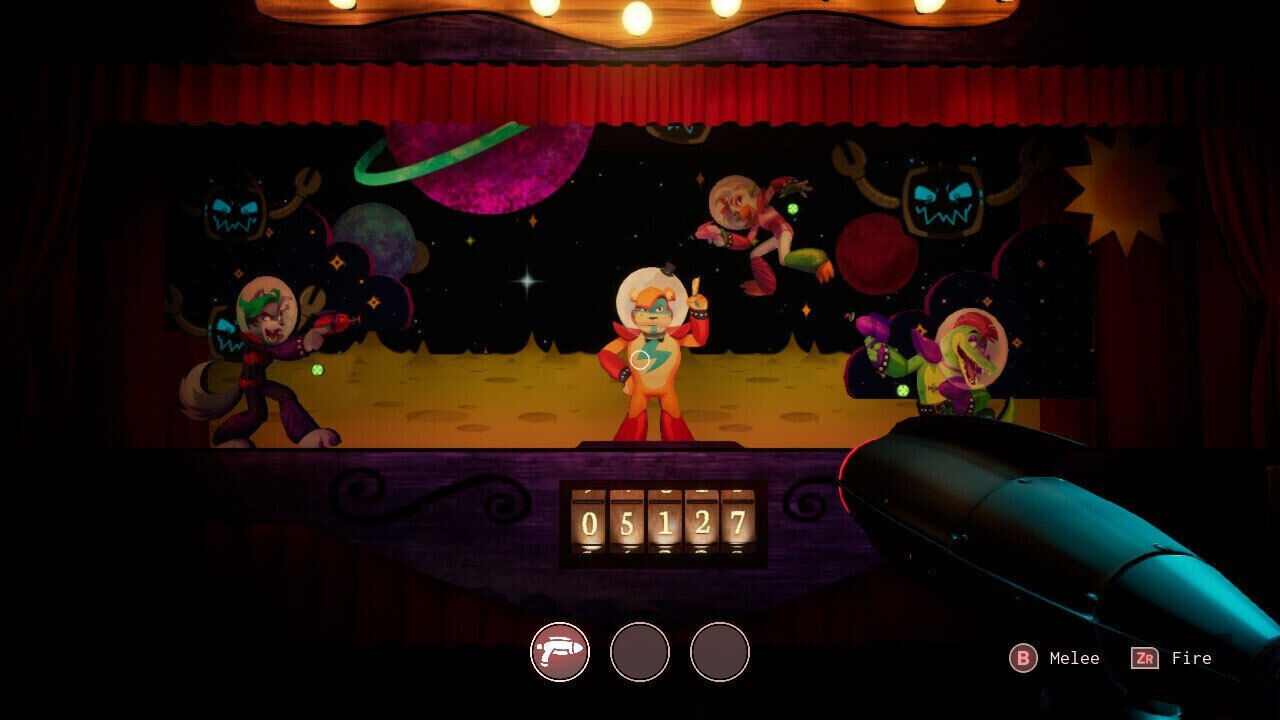Click the score counter showing 05127
The height and width of the screenshot is (720, 1280).
point(662,522)
